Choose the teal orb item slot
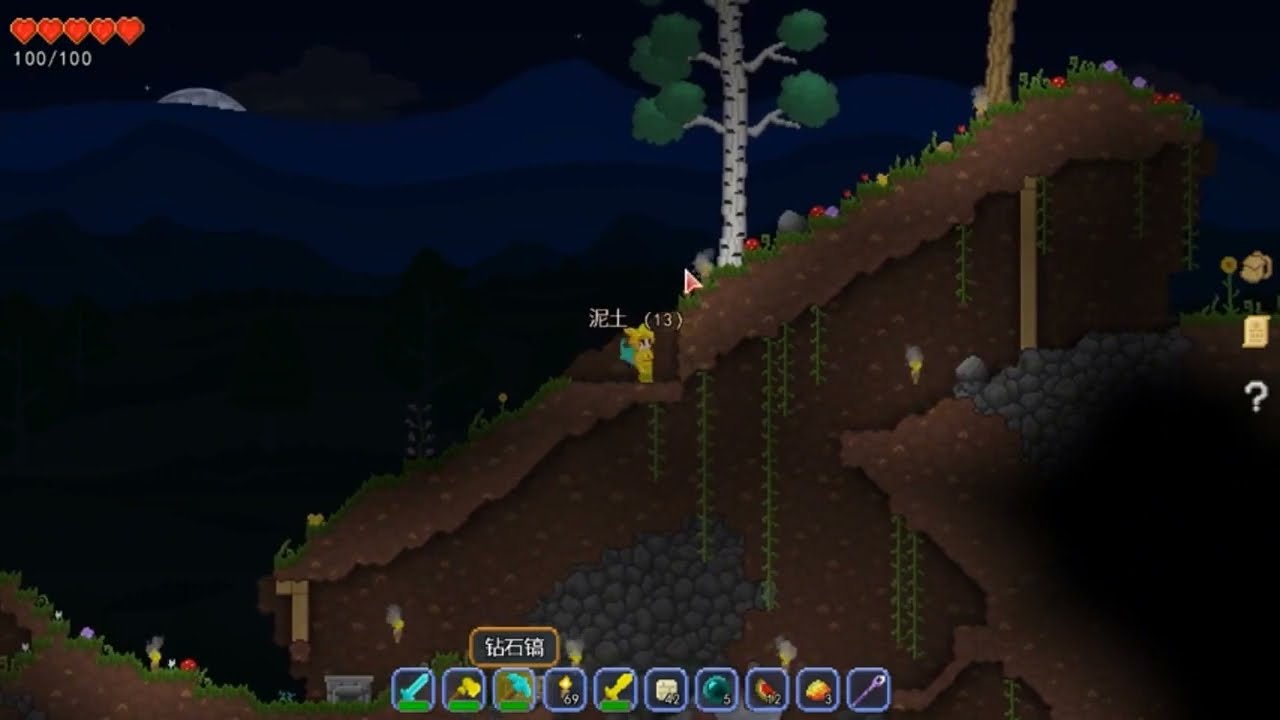Viewport: 1280px width, 720px height. (x=716, y=689)
